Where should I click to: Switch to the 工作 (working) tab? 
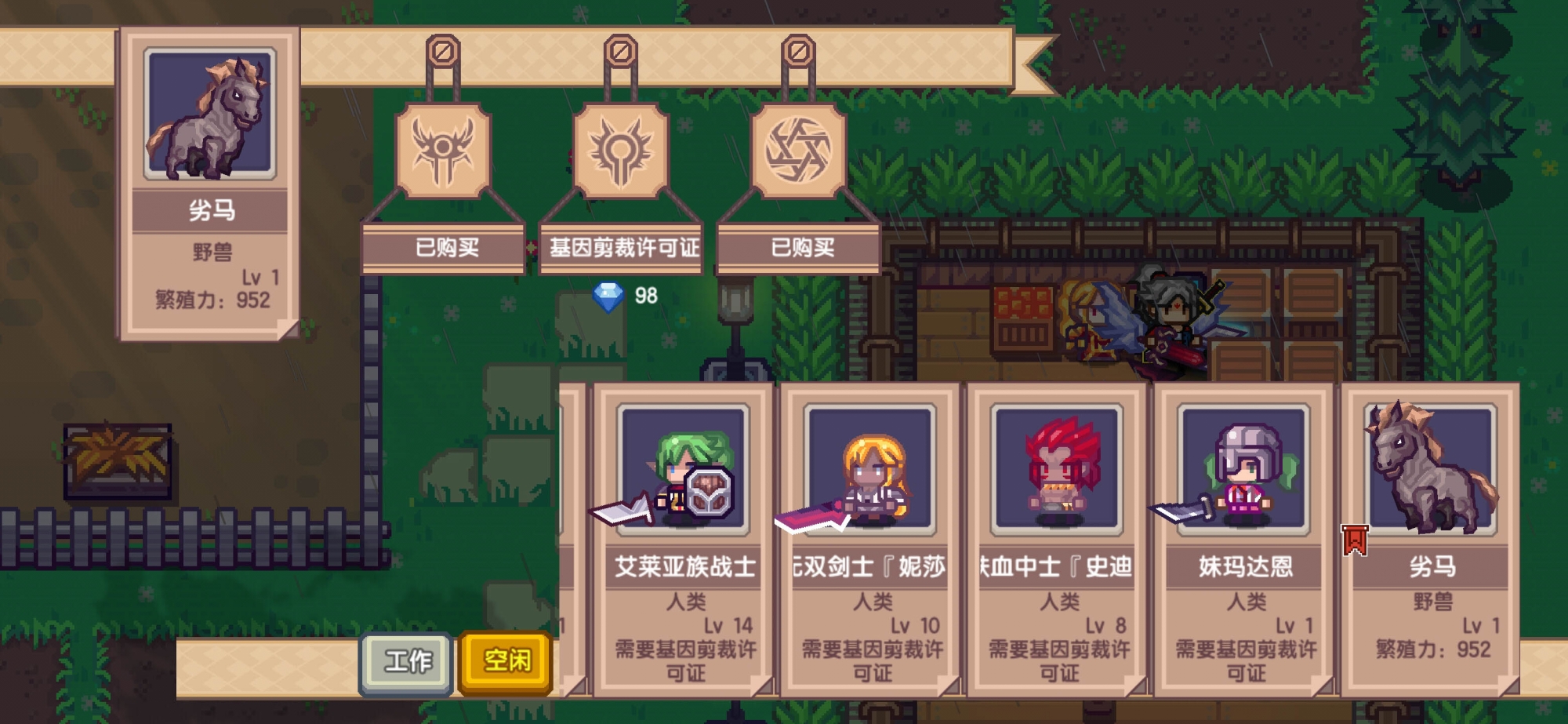[406, 662]
